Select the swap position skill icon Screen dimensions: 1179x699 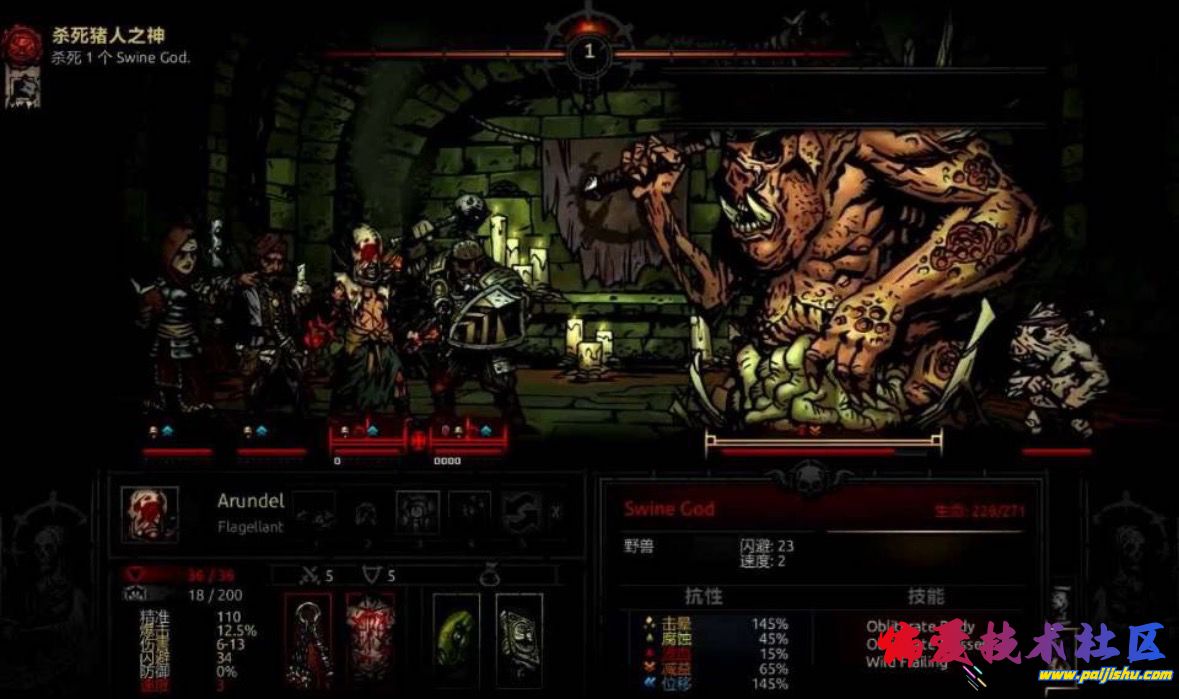tap(522, 511)
